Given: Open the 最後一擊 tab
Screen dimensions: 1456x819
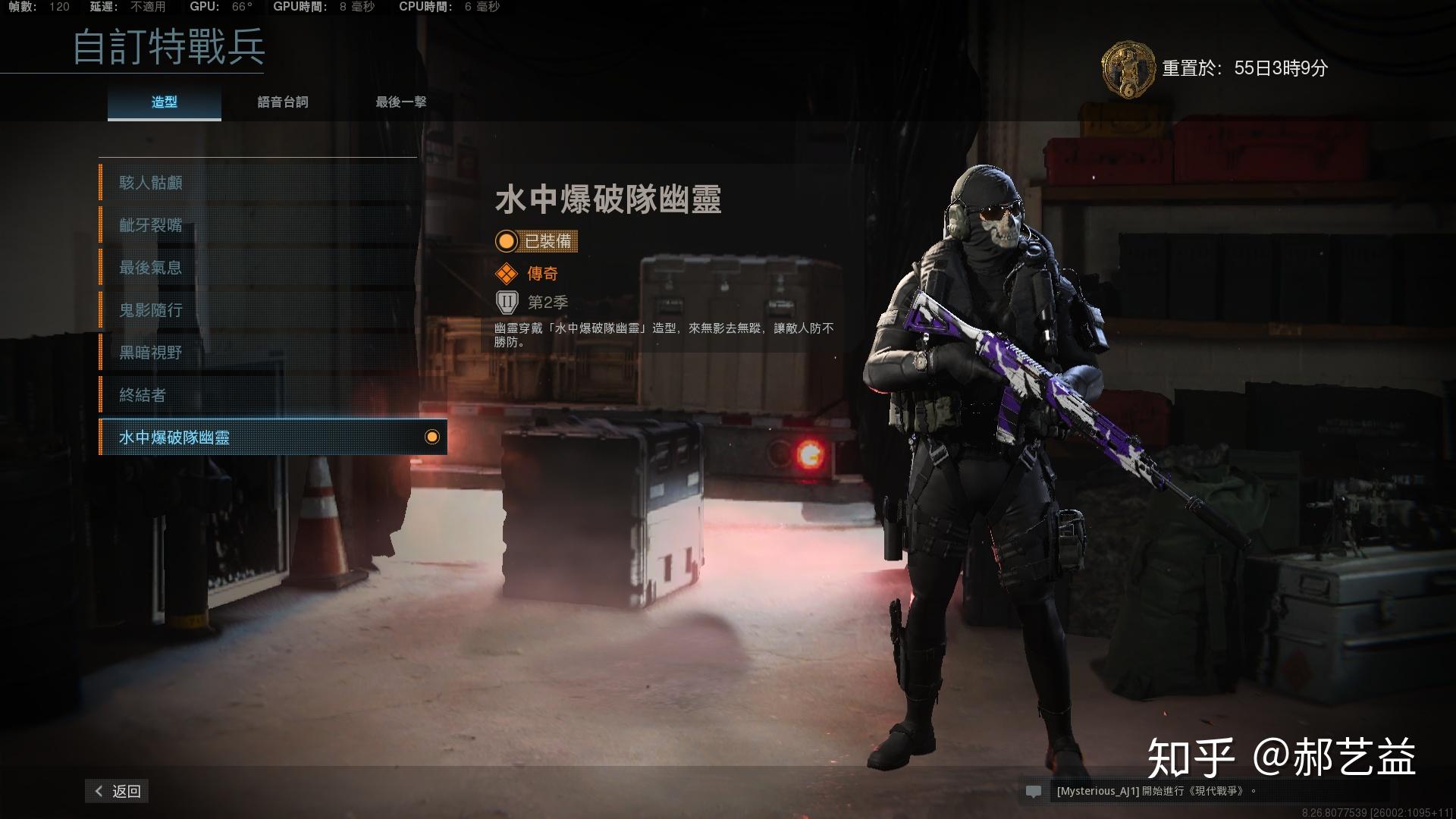Looking at the screenshot, I should tap(400, 102).
